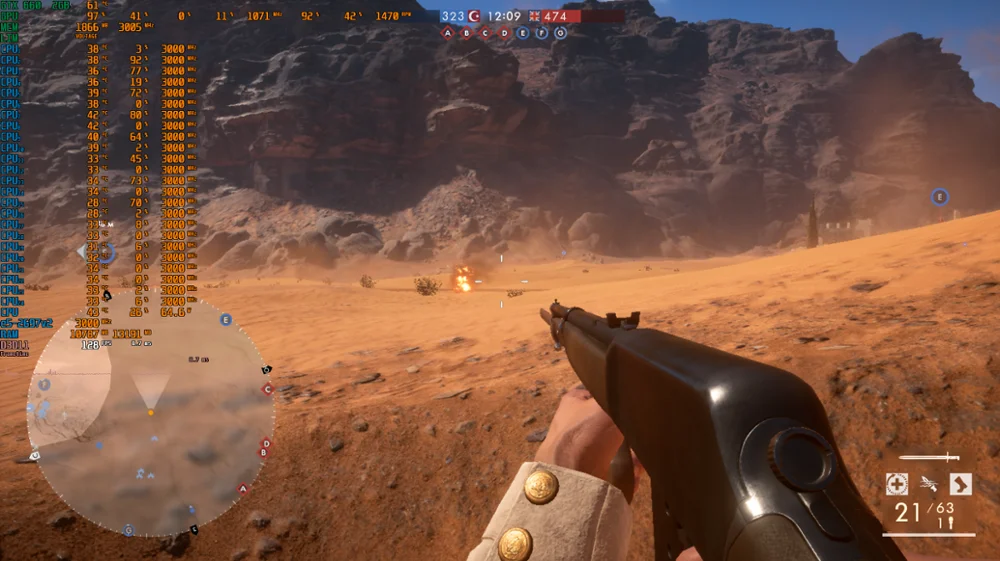Click the Ottoman team flag icon
This screenshot has width=1000, height=561.
pyautogui.click(x=474, y=16)
